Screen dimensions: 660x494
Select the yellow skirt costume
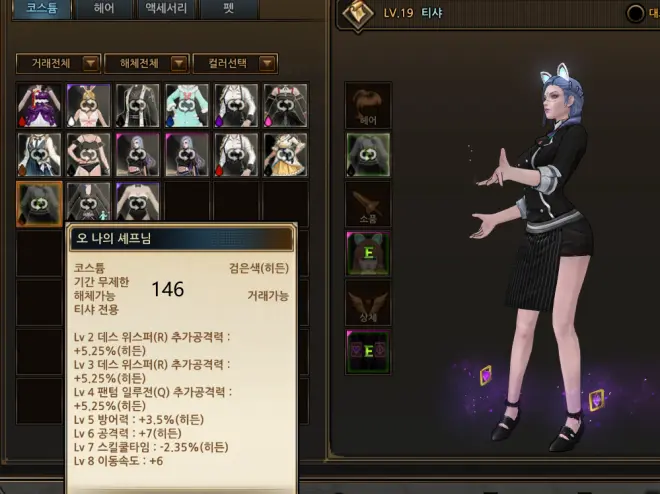[x=285, y=154]
